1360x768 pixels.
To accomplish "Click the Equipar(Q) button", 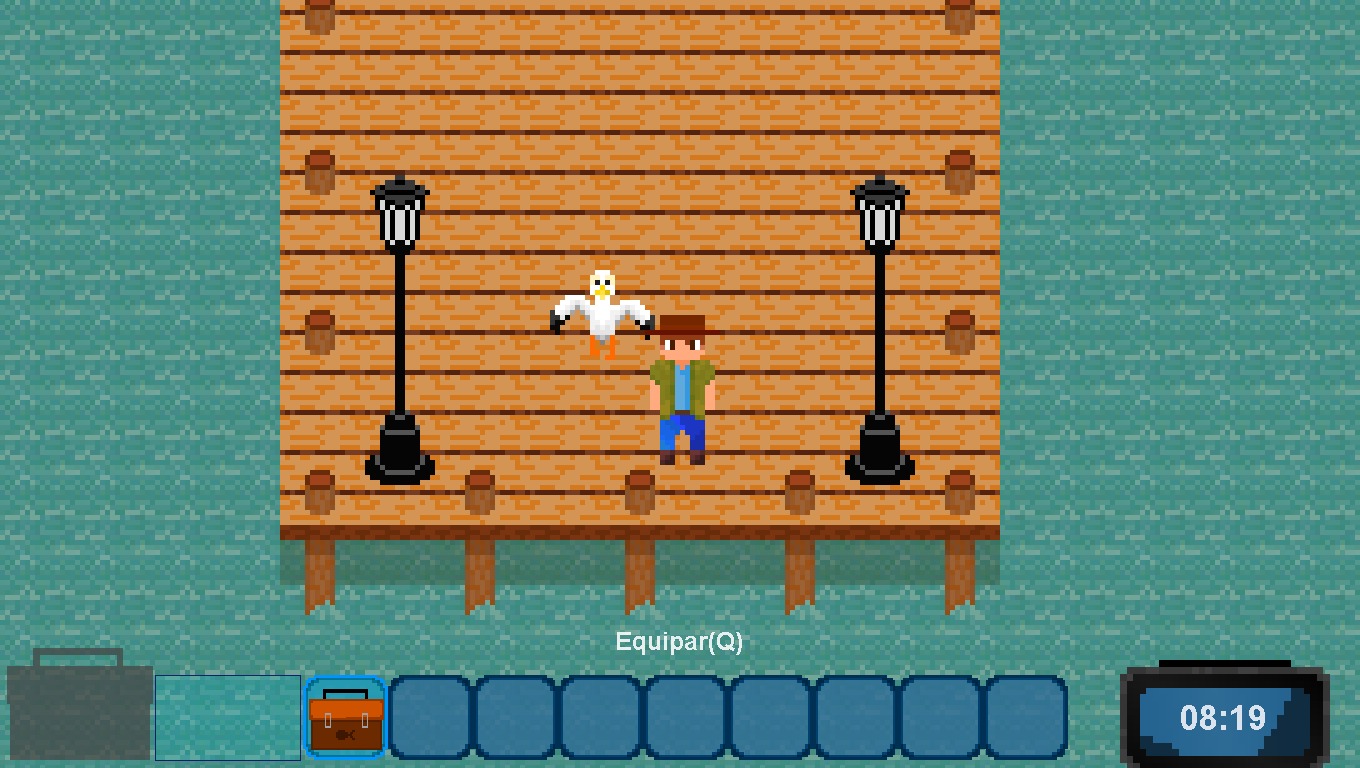I will [x=680, y=643].
